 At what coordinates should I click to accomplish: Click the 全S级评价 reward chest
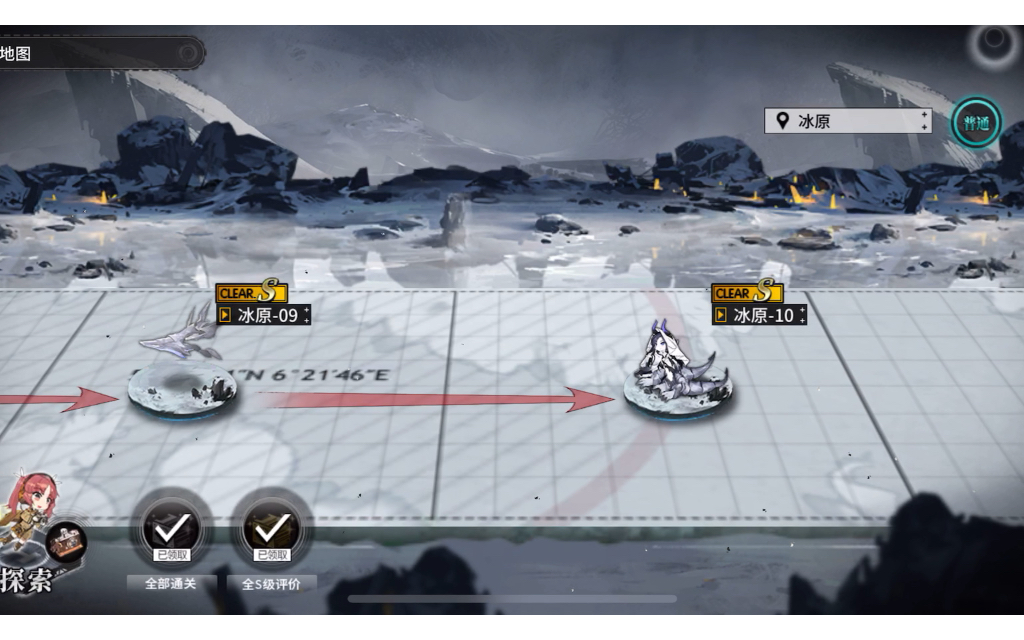tap(271, 528)
